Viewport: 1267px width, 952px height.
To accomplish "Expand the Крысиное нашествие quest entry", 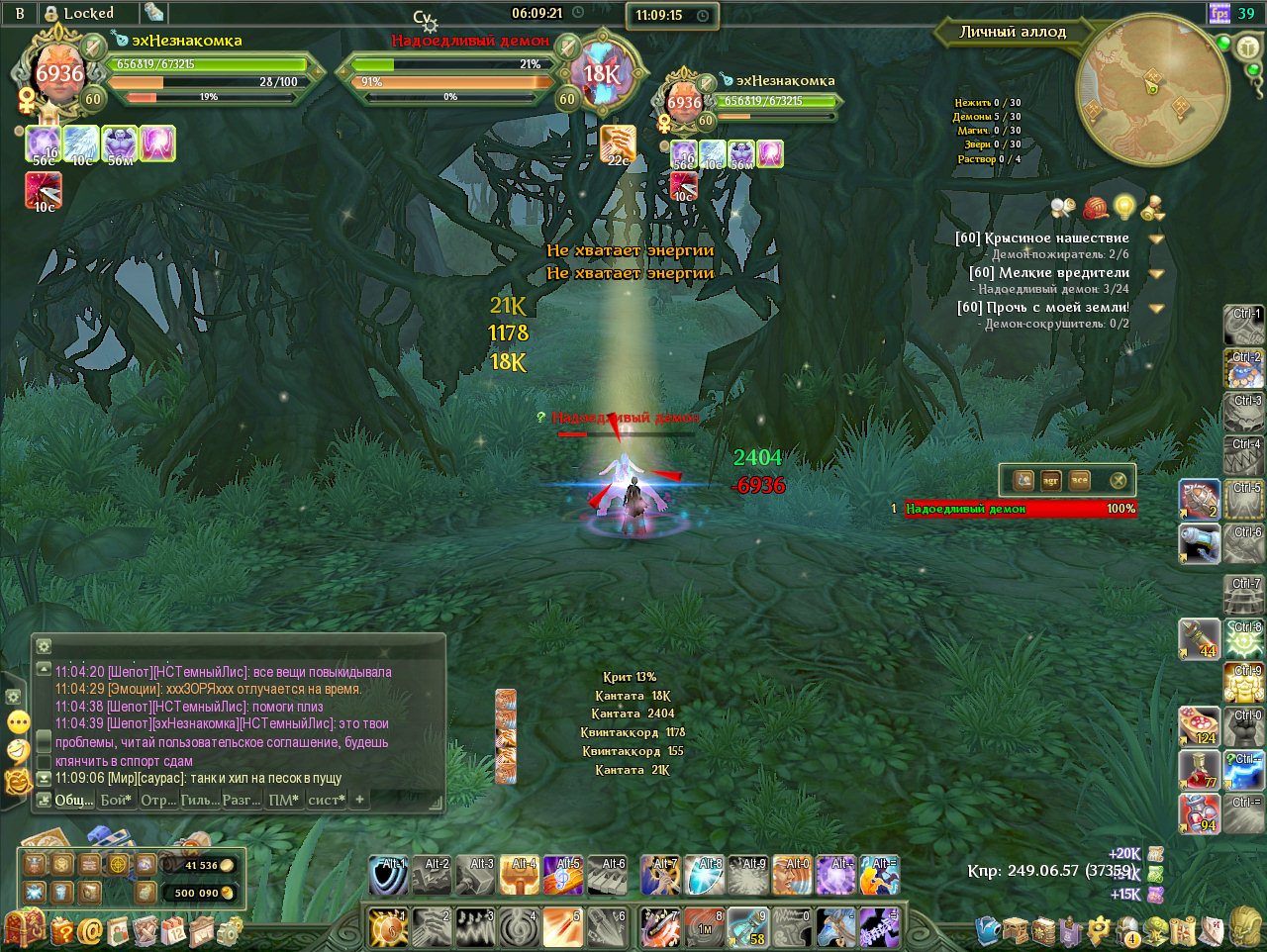I will (x=1155, y=238).
